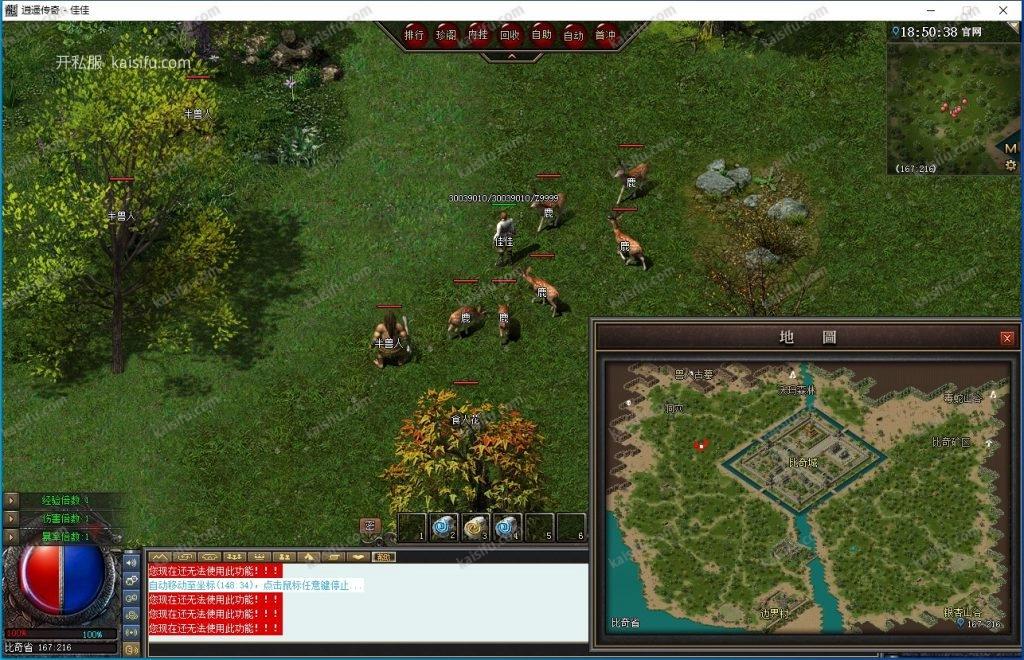Open the 排行 ranking menu

click(415, 35)
